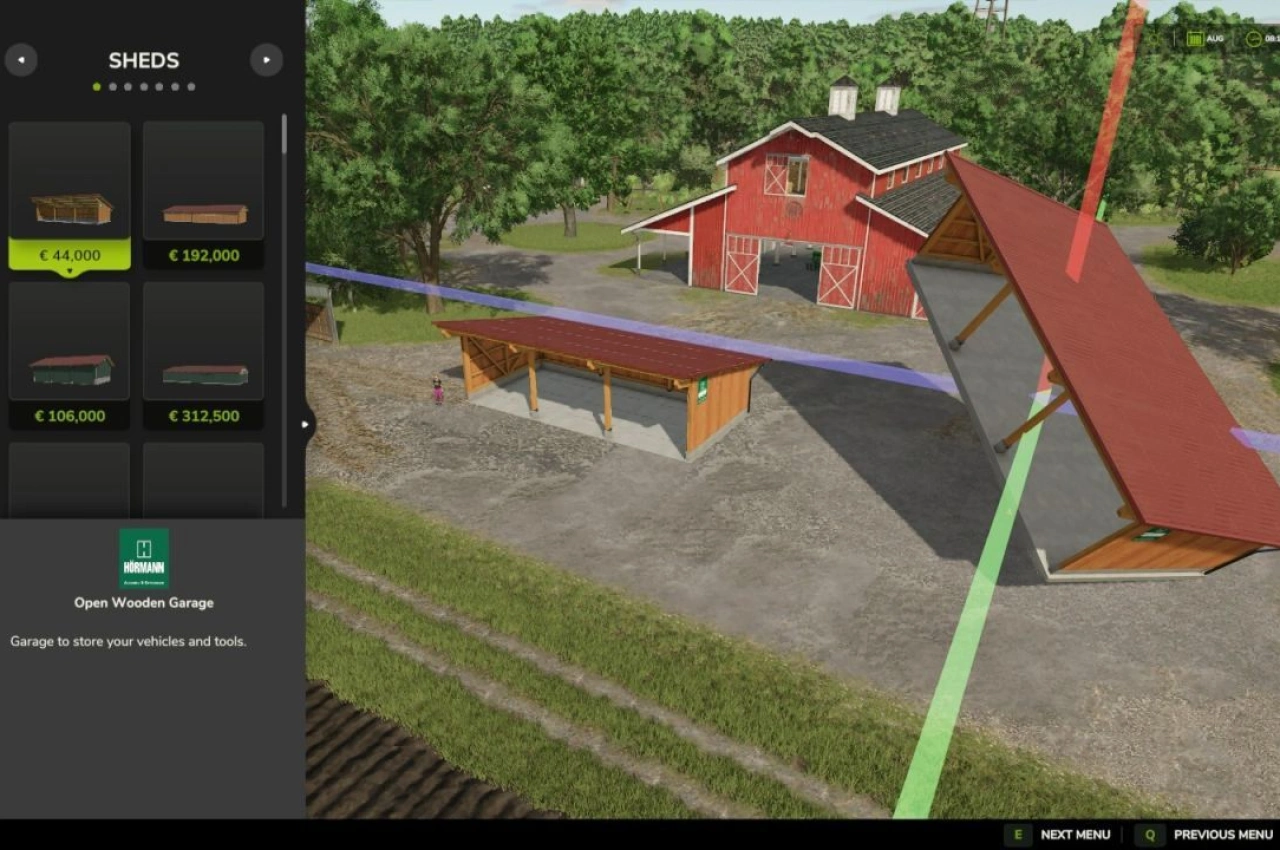Select the left arrow beside SHEDS
The height and width of the screenshot is (850, 1280).
click(21, 60)
